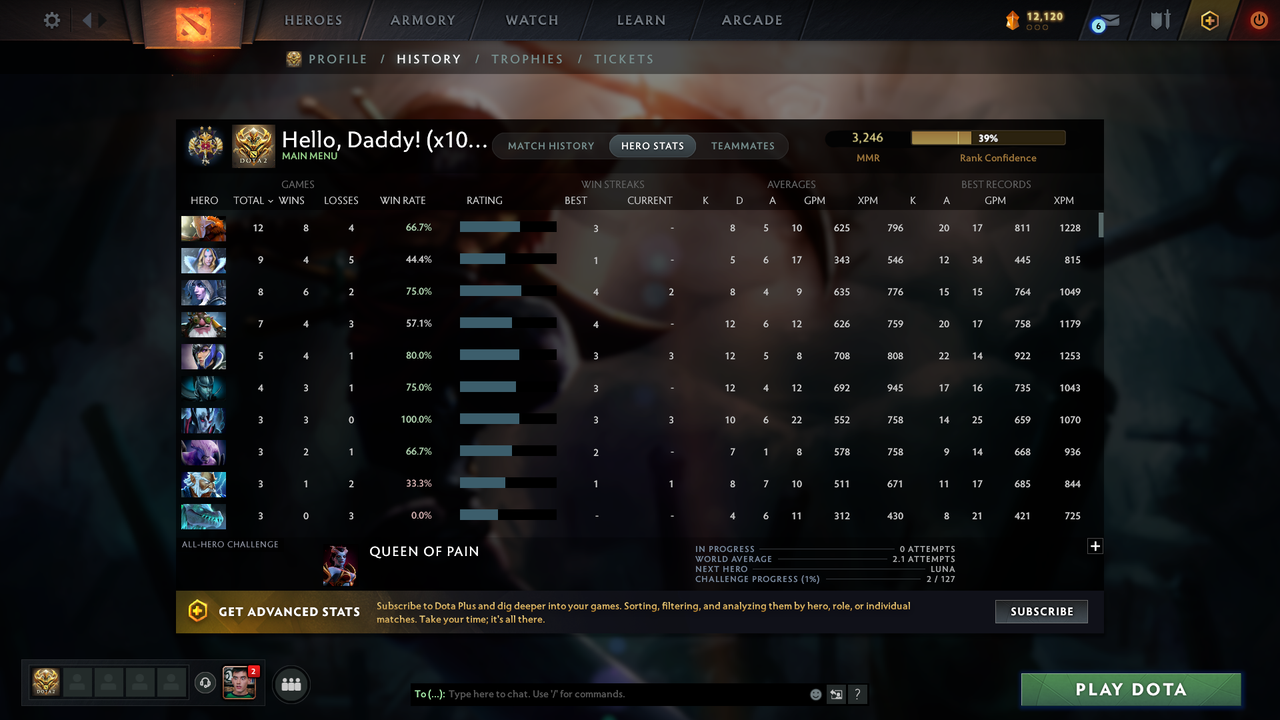Click the Rank Confidence progress bar

pyautogui.click(x=987, y=137)
